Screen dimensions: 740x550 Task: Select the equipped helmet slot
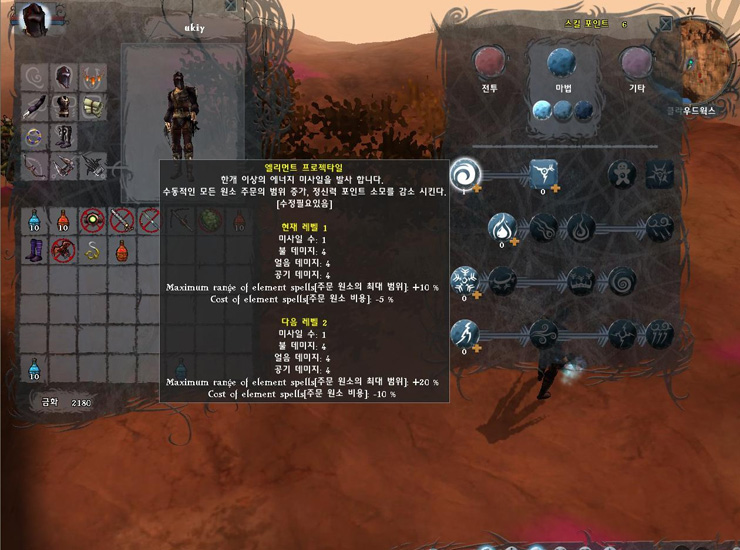pos(64,77)
